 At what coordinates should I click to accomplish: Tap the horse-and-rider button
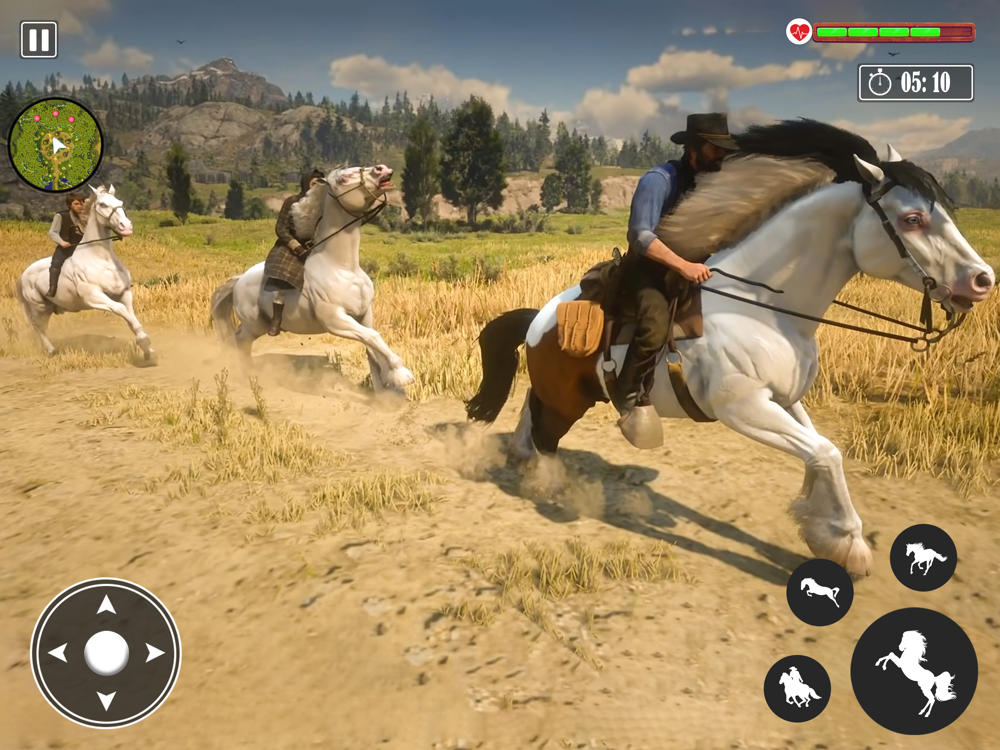[x=797, y=688]
